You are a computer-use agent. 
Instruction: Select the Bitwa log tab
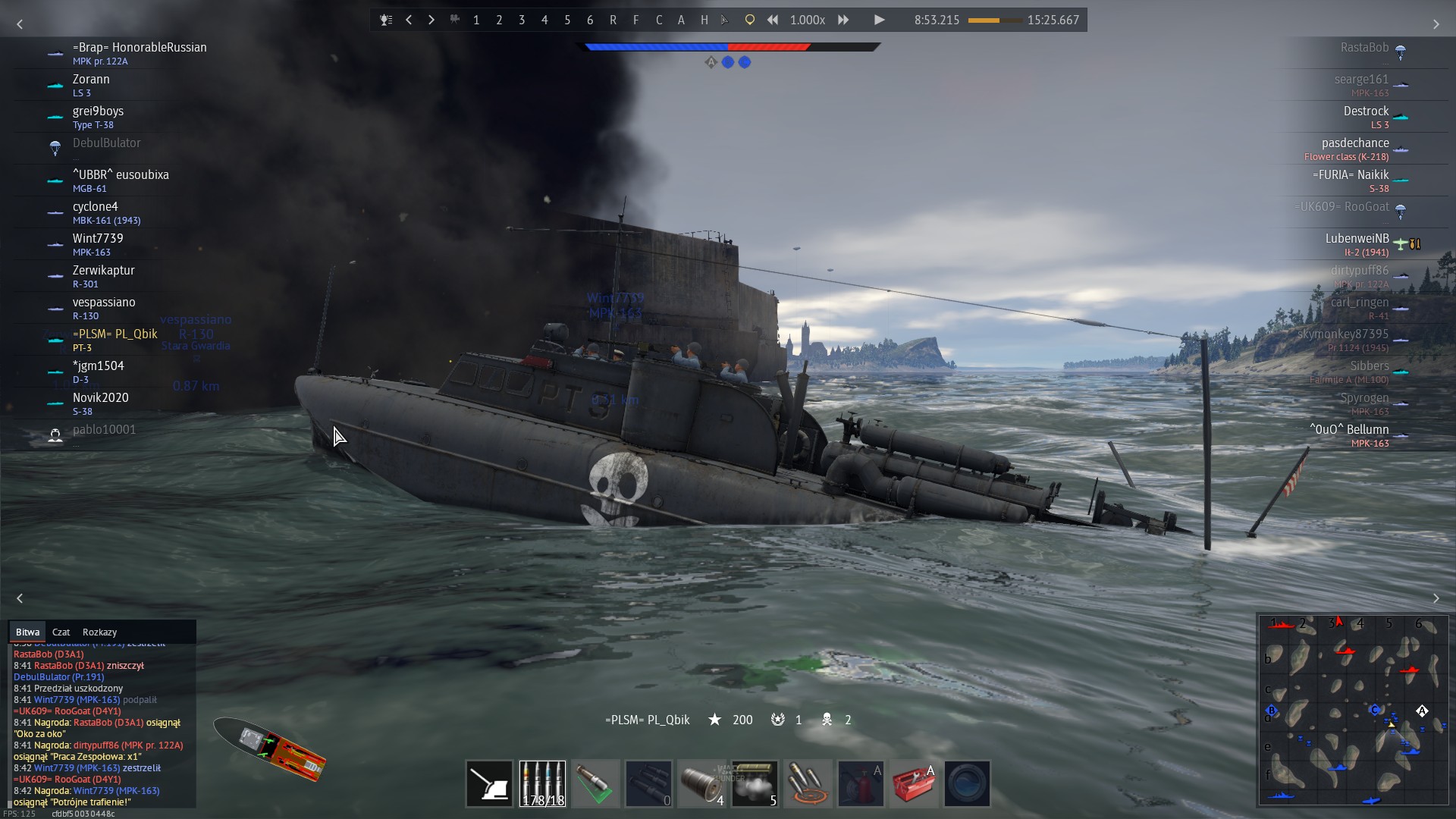(x=27, y=632)
